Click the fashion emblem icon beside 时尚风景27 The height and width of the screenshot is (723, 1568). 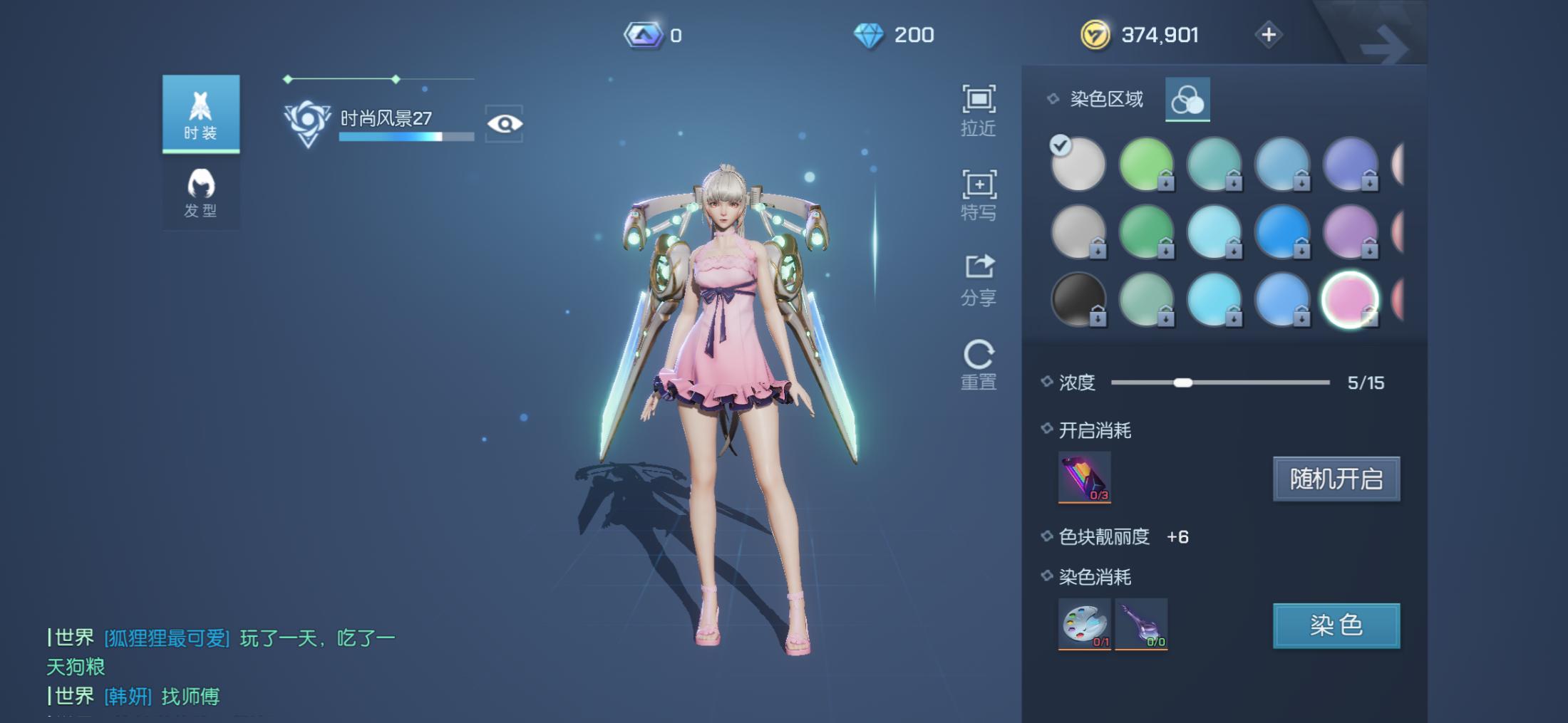point(308,121)
